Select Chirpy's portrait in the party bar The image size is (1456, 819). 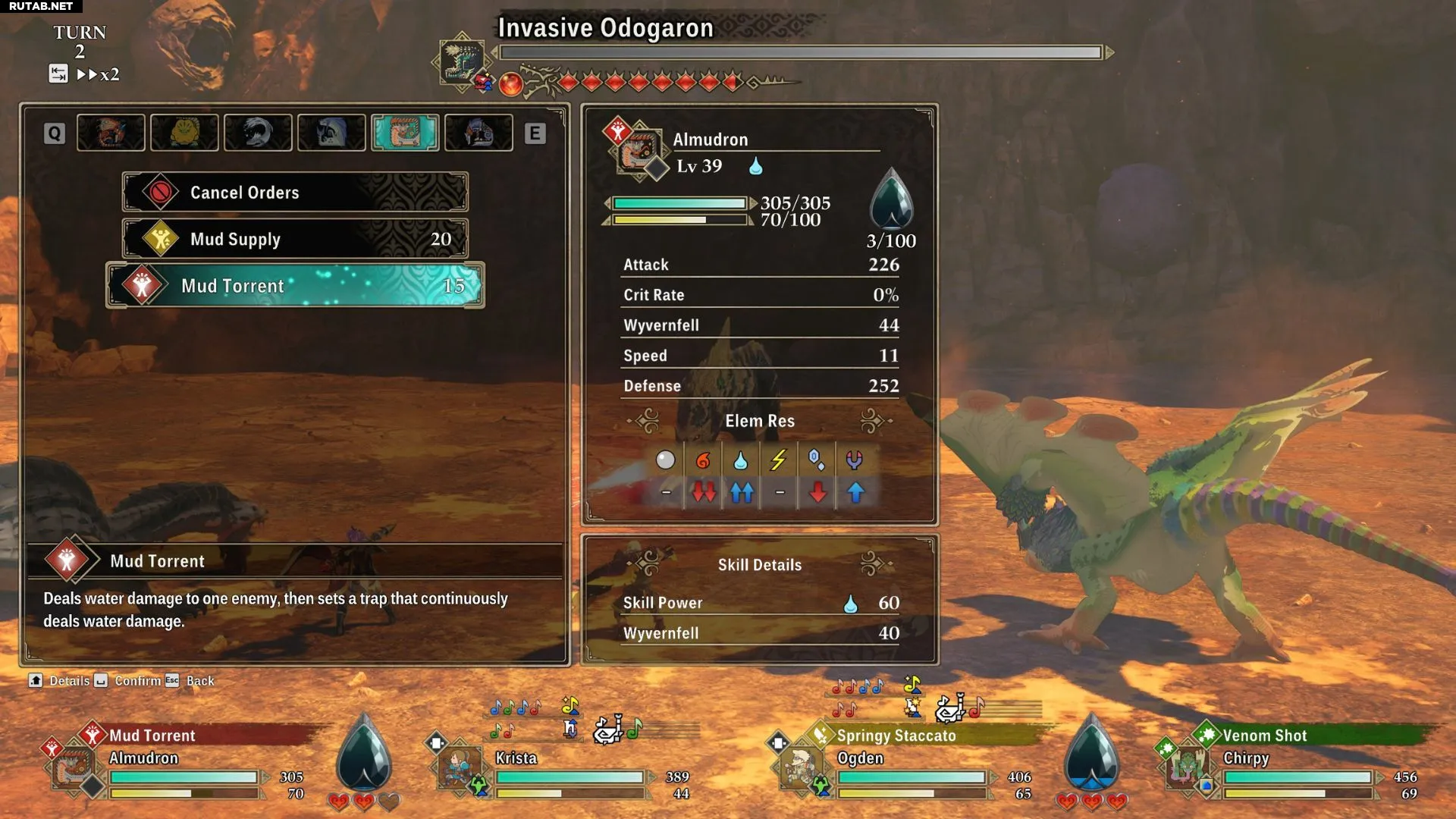coord(1187,767)
